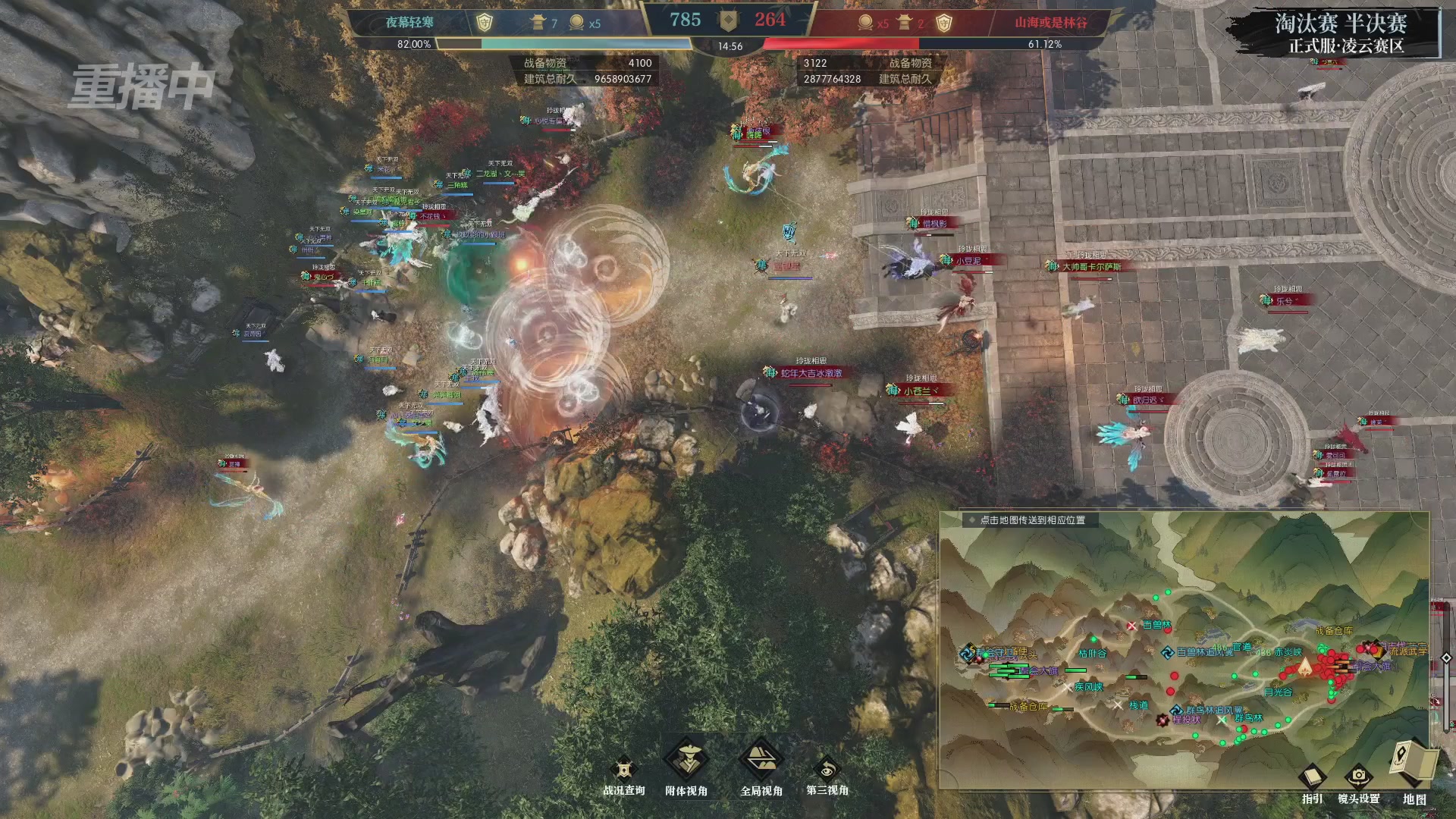Select the blue team shield emblem
This screenshot has height=819, width=1456.
coord(484,23)
